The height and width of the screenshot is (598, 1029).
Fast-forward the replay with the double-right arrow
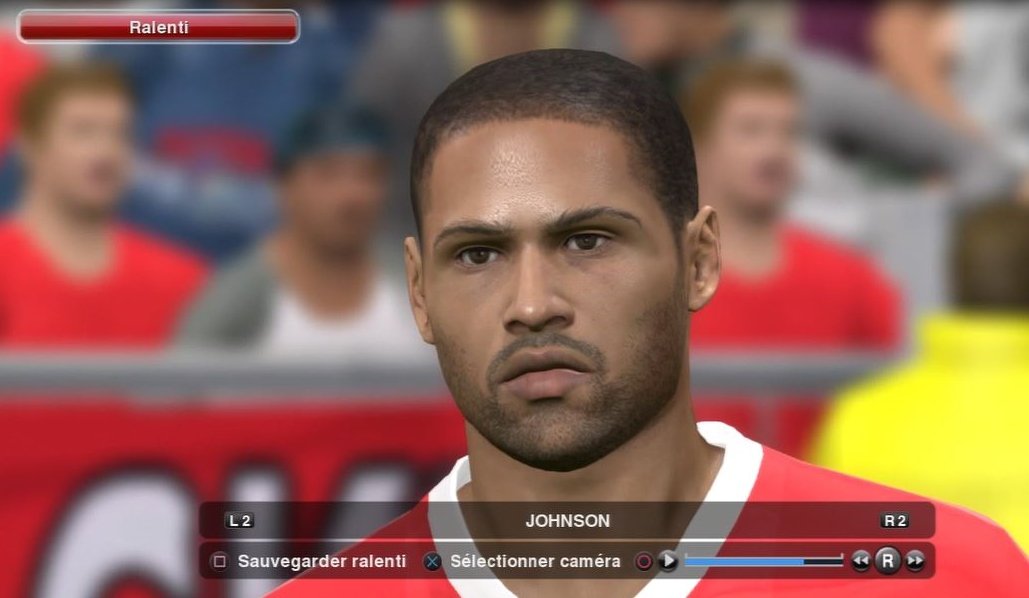pyautogui.click(x=915, y=562)
